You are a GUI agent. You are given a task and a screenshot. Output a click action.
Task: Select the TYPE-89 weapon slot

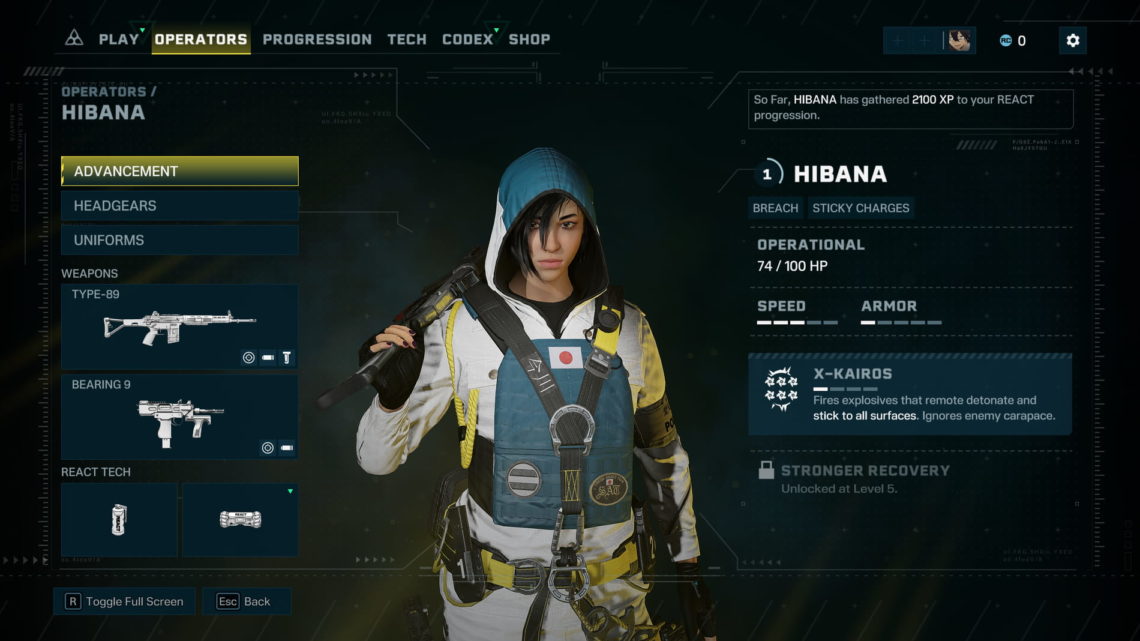pos(180,327)
